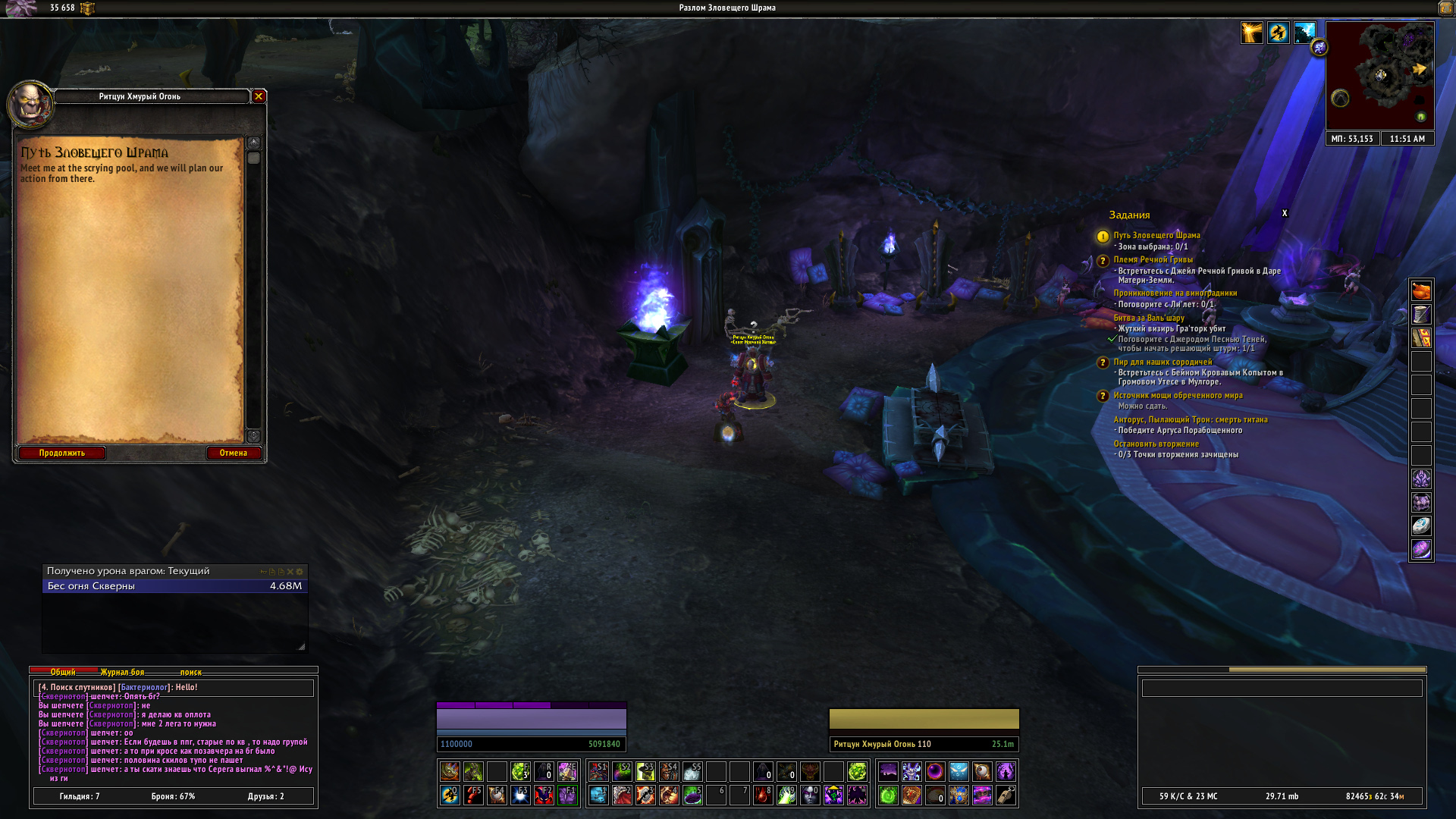1456x819 pixels.
Task: Select the Общий chat tab
Action: [63, 672]
